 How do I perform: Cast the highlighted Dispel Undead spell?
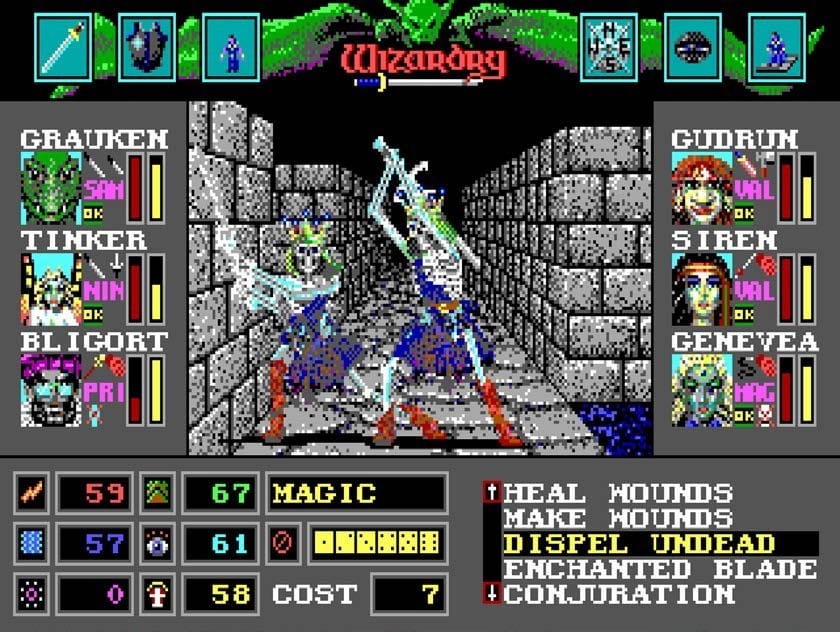(x=639, y=544)
